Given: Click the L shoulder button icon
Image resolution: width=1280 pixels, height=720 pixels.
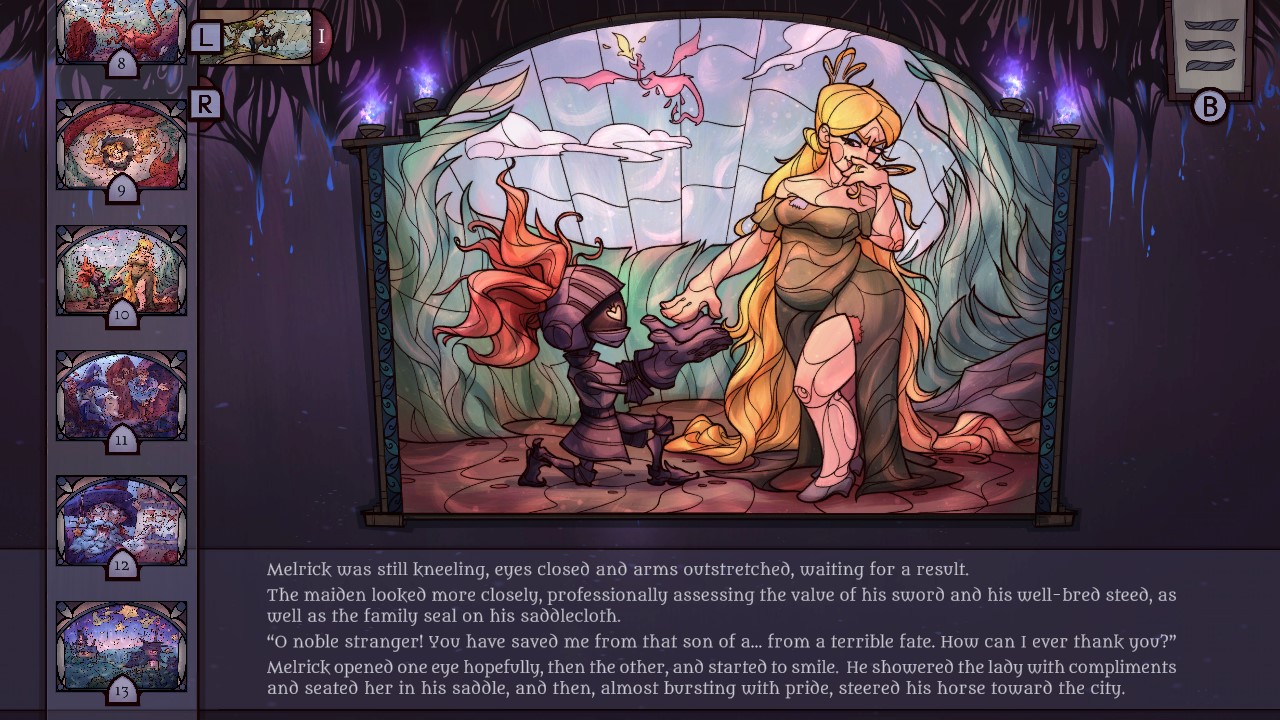Looking at the screenshot, I should [207, 37].
